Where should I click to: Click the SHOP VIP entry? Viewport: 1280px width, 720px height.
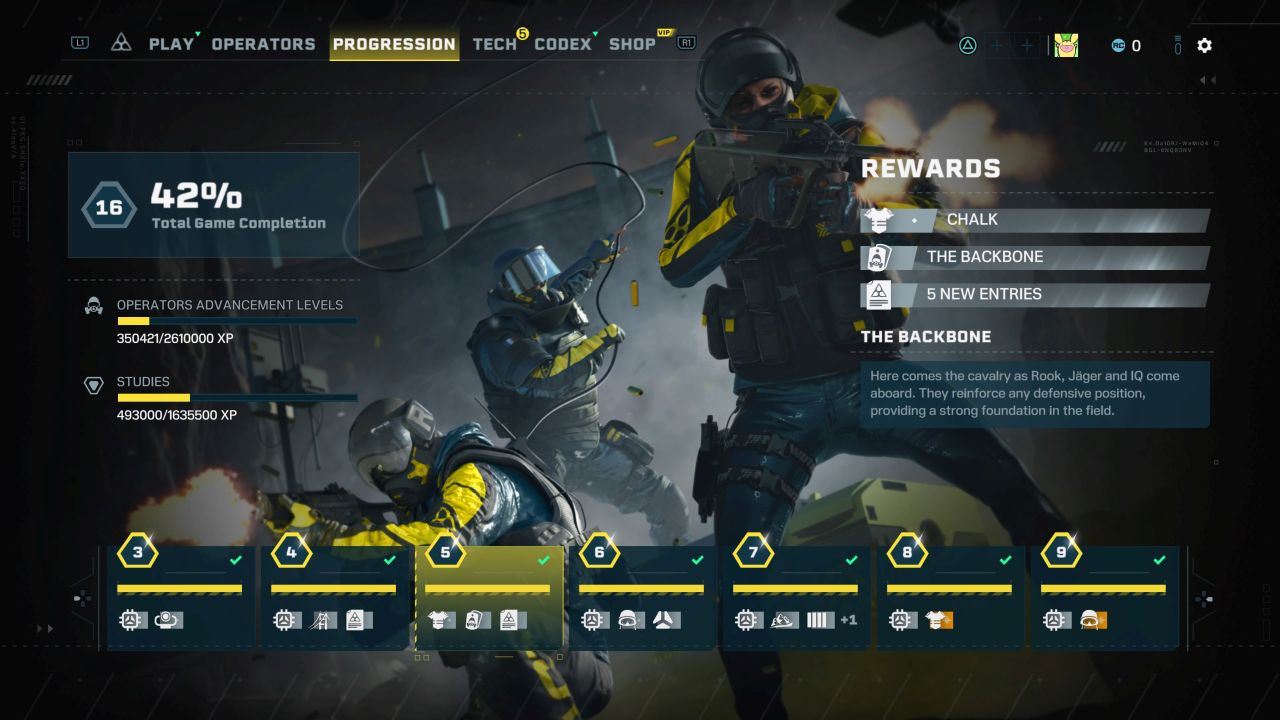point(632,44)
